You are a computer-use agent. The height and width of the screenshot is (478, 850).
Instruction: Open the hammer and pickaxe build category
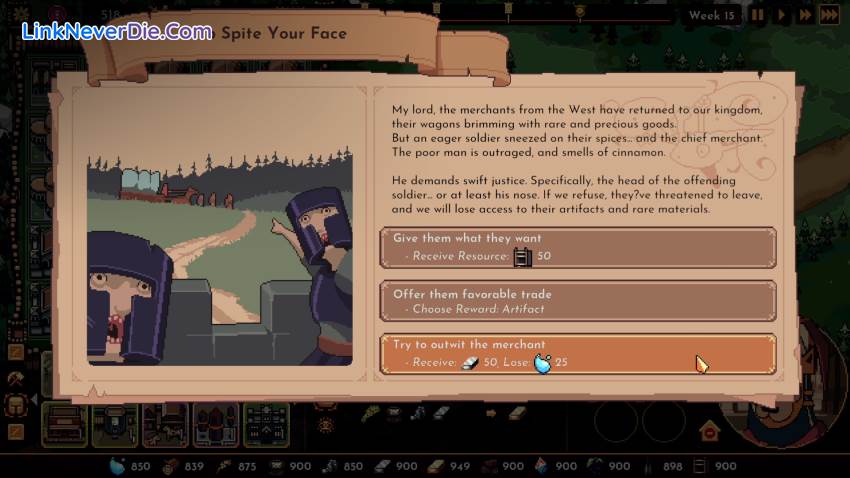pyautogui.click(x=16, y=379)
